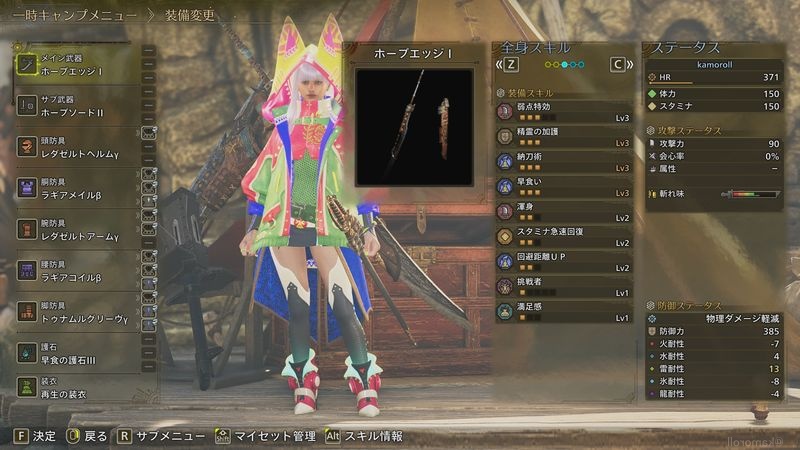Image resolution: width=800 pixels, height=450 pixels.
Task: Select the 早食い skill entry
Action: (565, 185)
